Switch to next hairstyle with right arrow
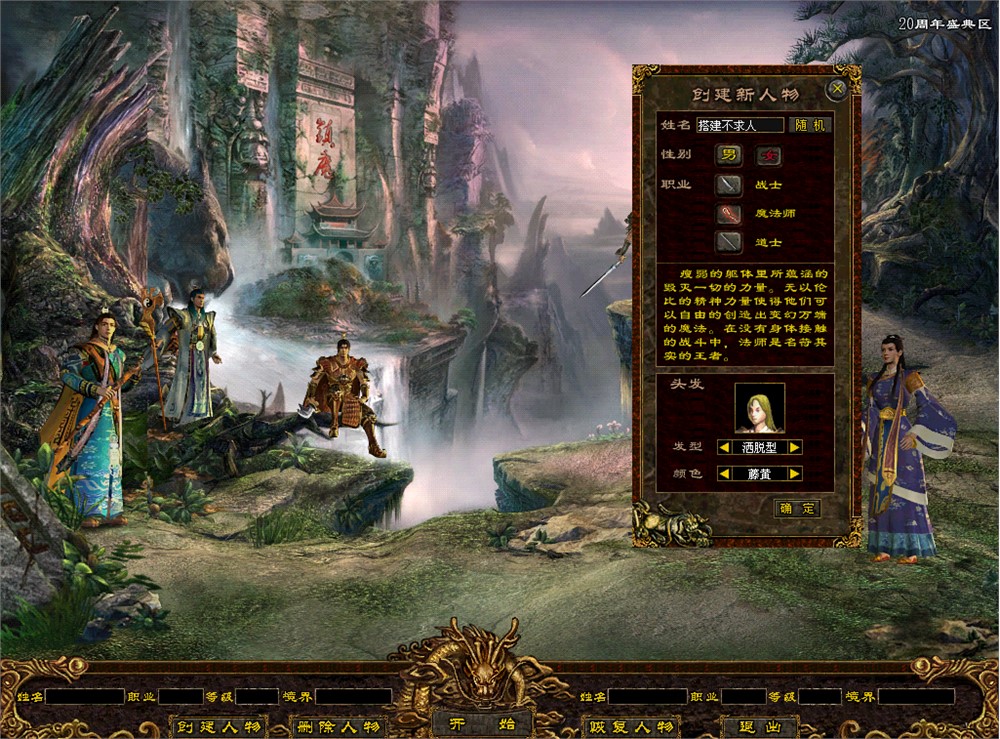This screenshot has width=1000, height=739. (x=794, y=447)
